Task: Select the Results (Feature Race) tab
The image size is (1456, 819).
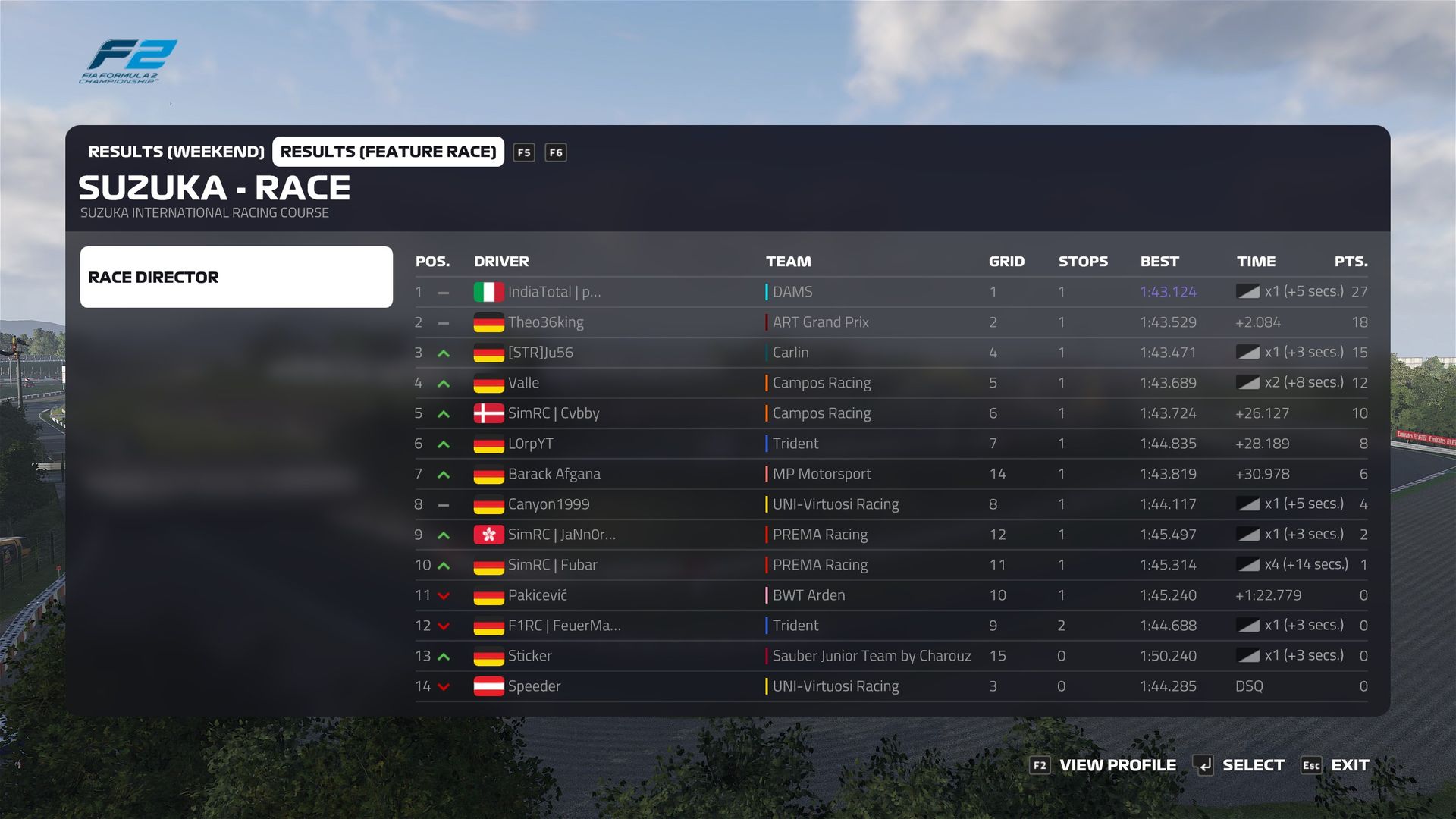Action: (x=388, y=152)
